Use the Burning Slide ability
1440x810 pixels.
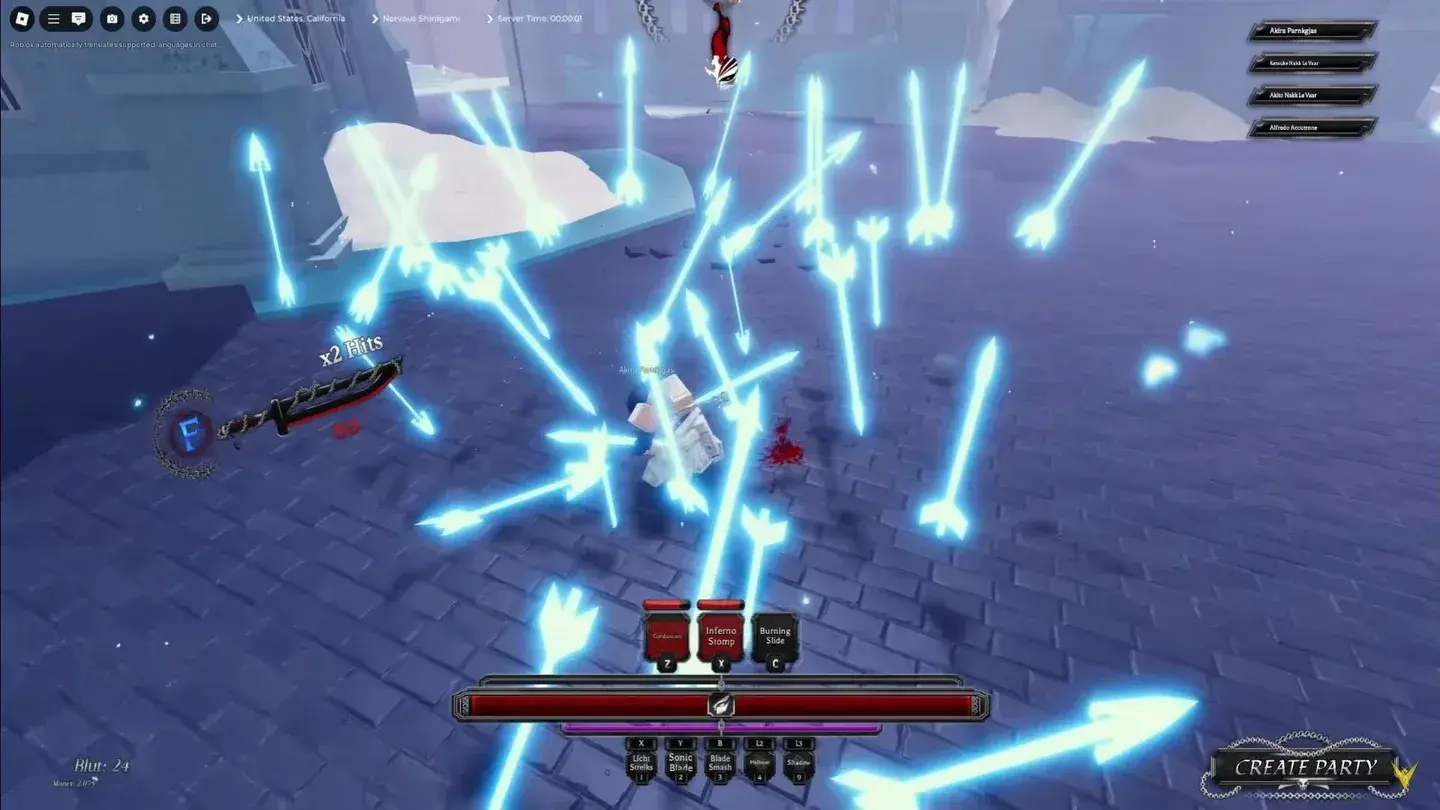[x=776, y=635]
